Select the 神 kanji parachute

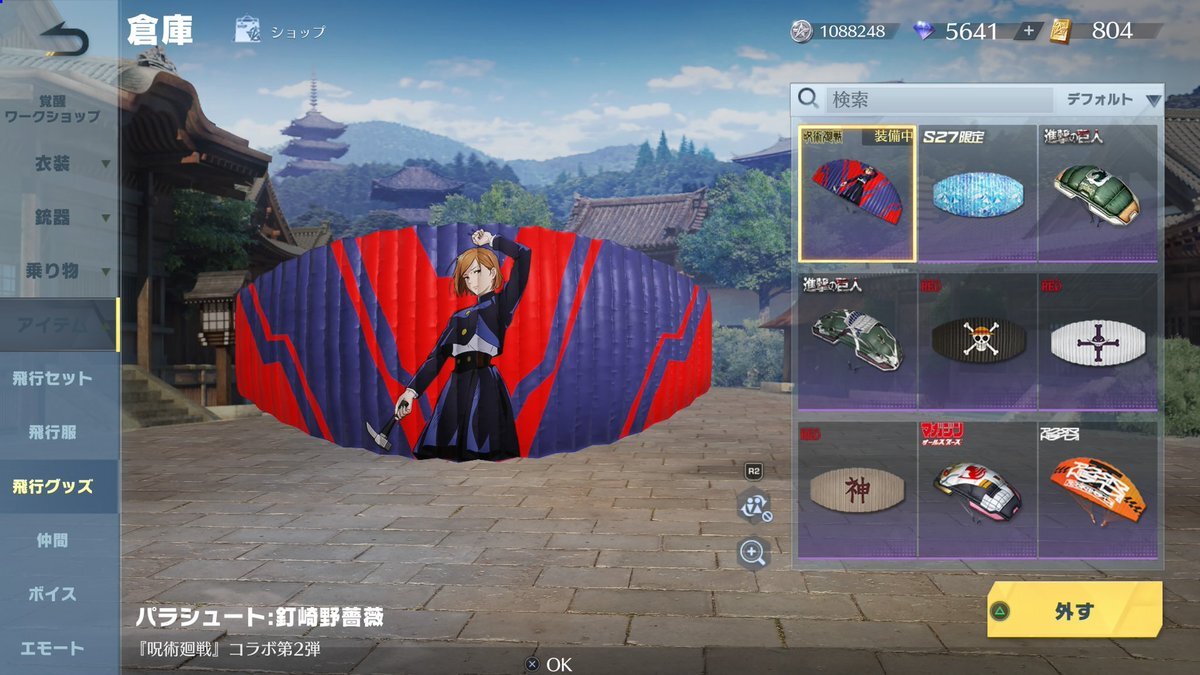click(857, 489)
